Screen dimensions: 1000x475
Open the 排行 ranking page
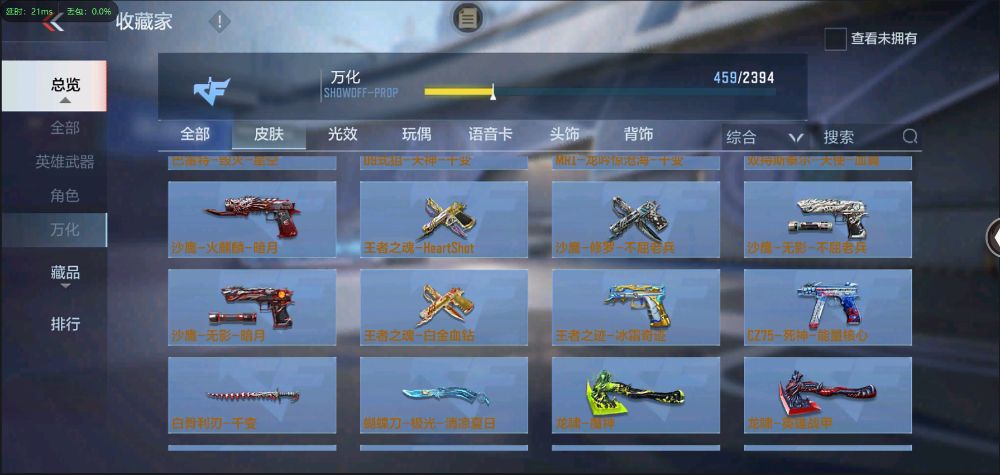pyautogui.click(x=65, y=324)
